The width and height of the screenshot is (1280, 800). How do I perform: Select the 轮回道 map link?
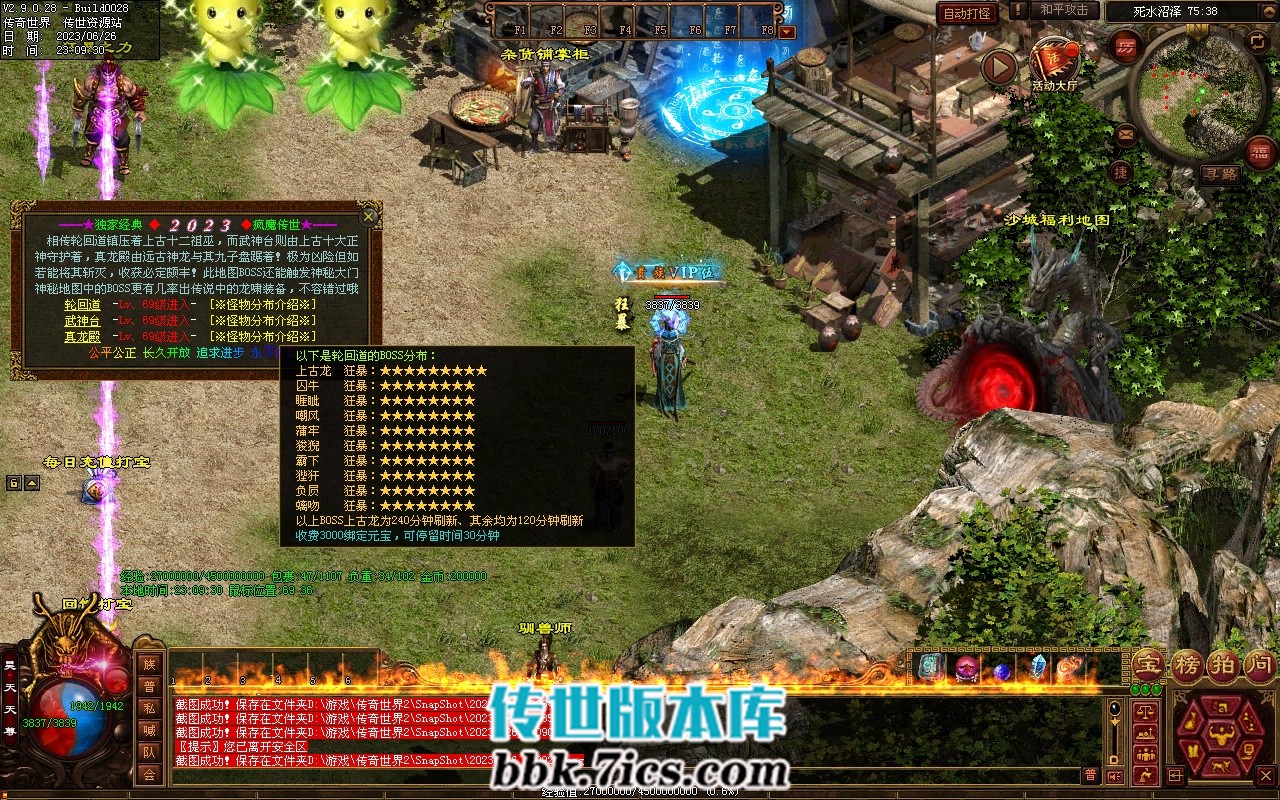(82, 304)
